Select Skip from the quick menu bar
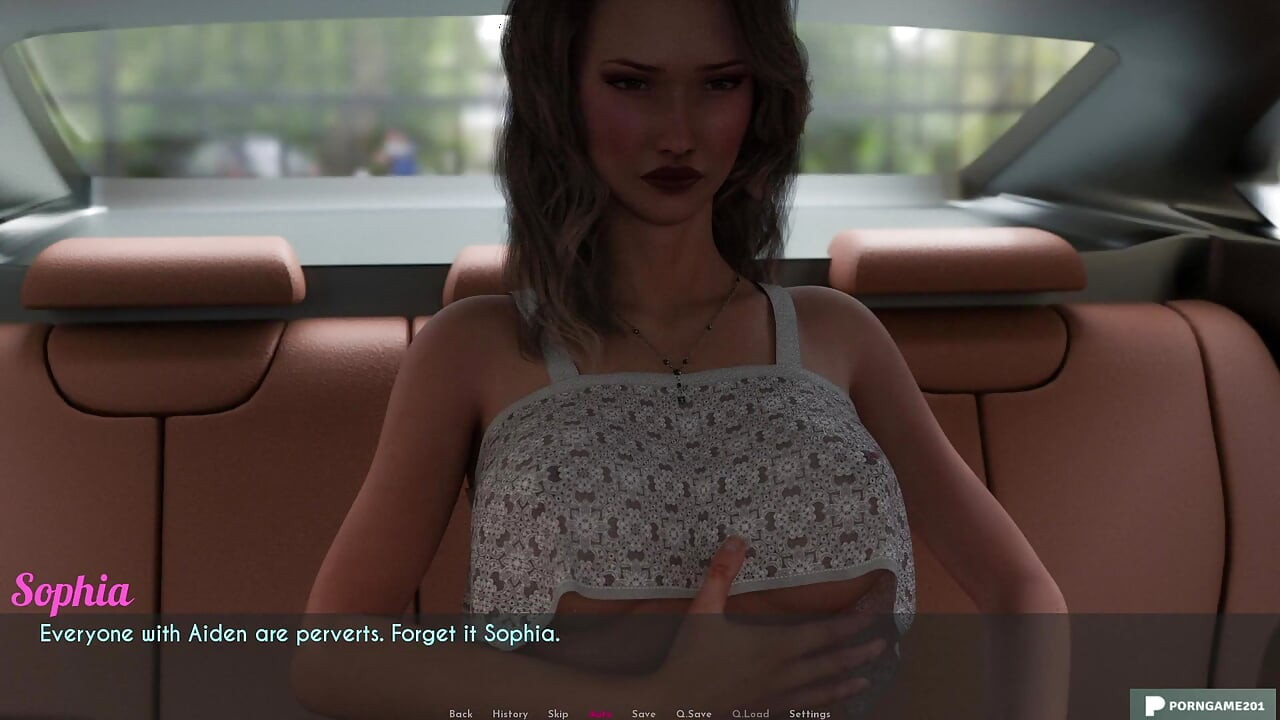The image size is (1280, 720). click(557, 714)
